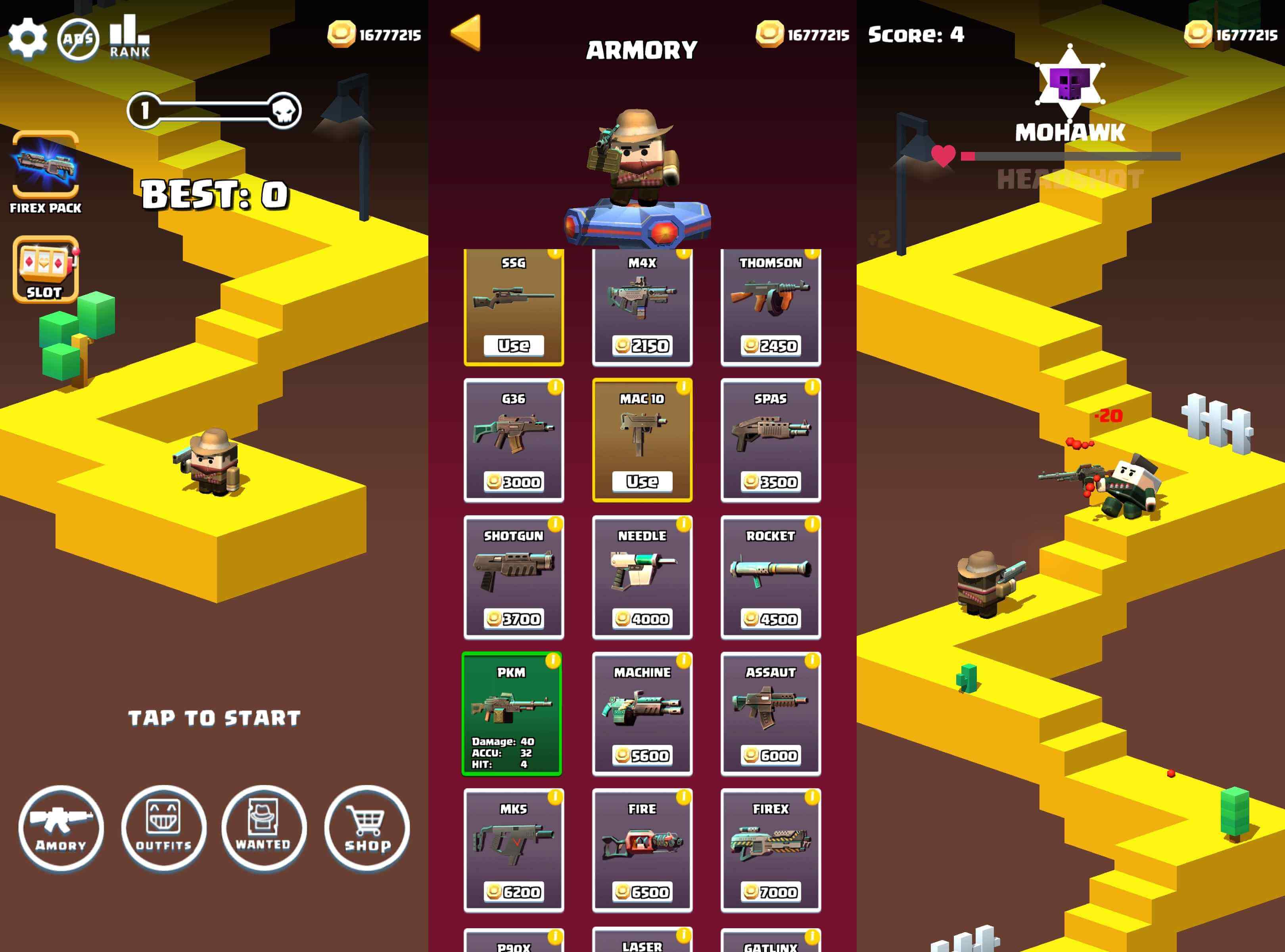
Task: Open the Wanted menu
Action: [263, 828]
